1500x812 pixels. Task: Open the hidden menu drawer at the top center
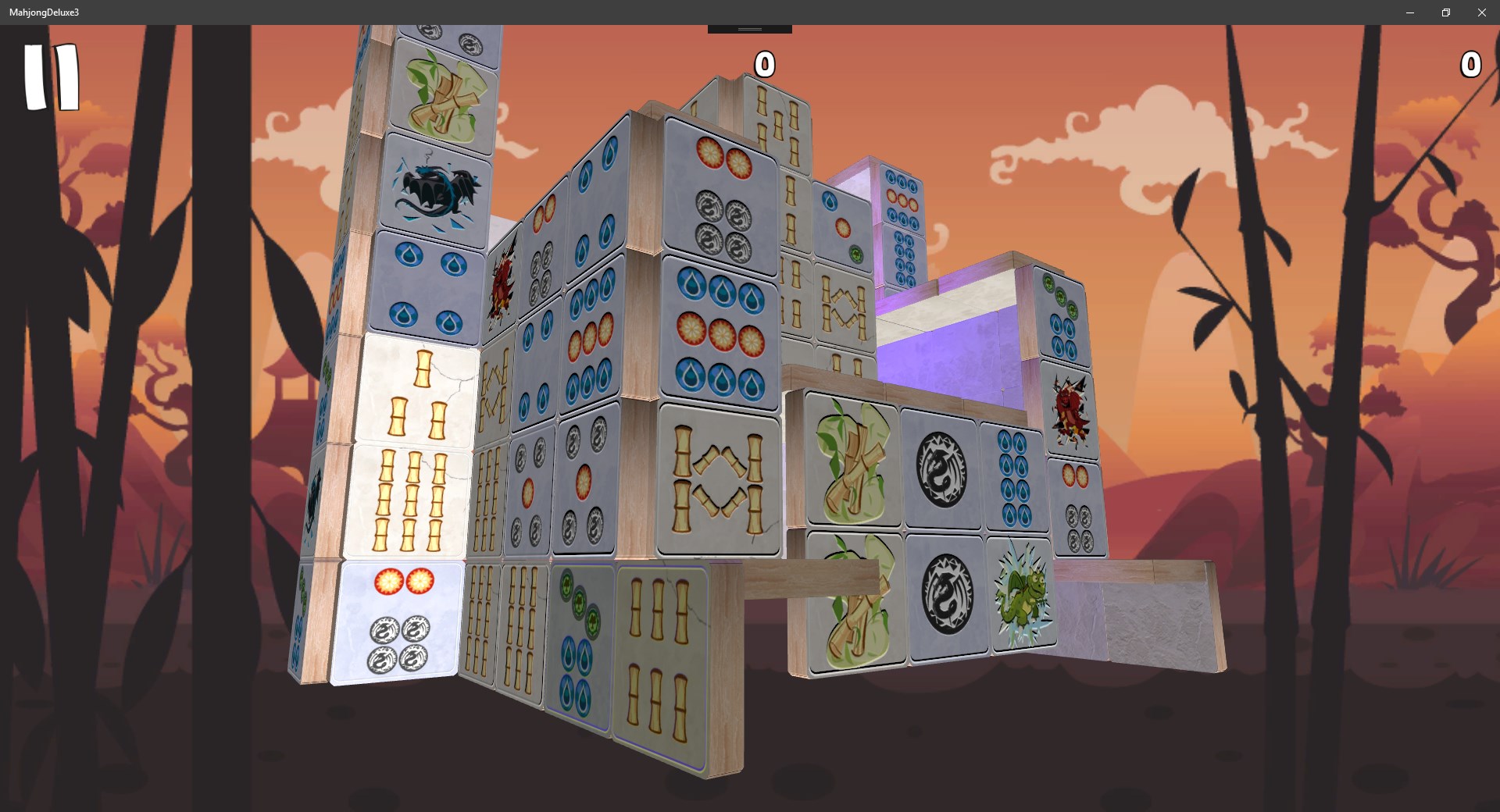(x=748, y=27)
